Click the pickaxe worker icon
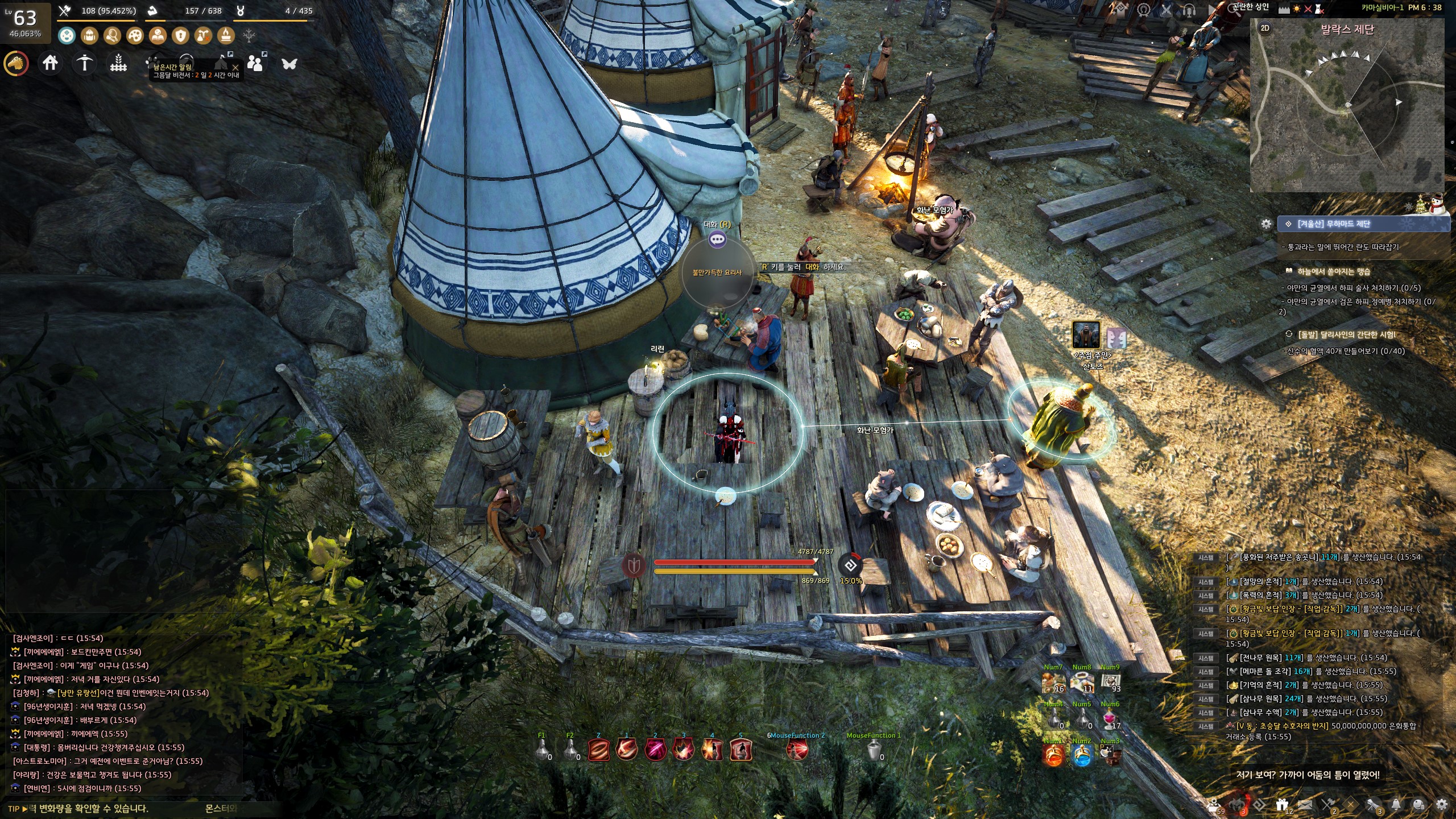Screen dimensions: 1456x819 pyautogui.click(x=84, y=63)
